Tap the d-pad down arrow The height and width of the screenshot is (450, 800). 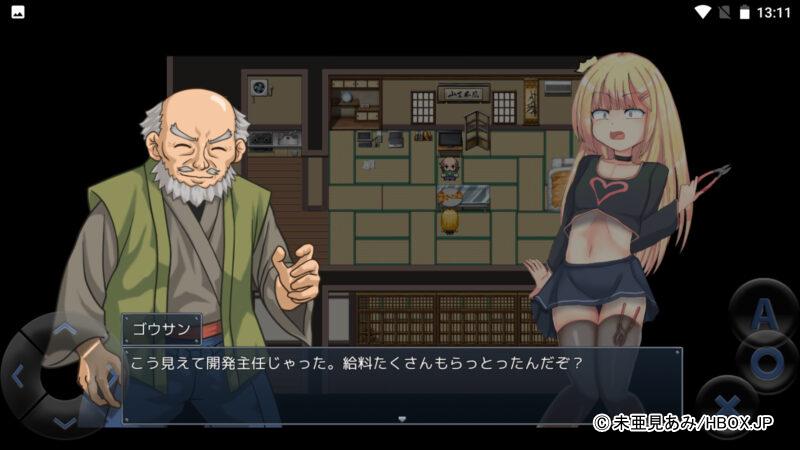click(63, 424)
